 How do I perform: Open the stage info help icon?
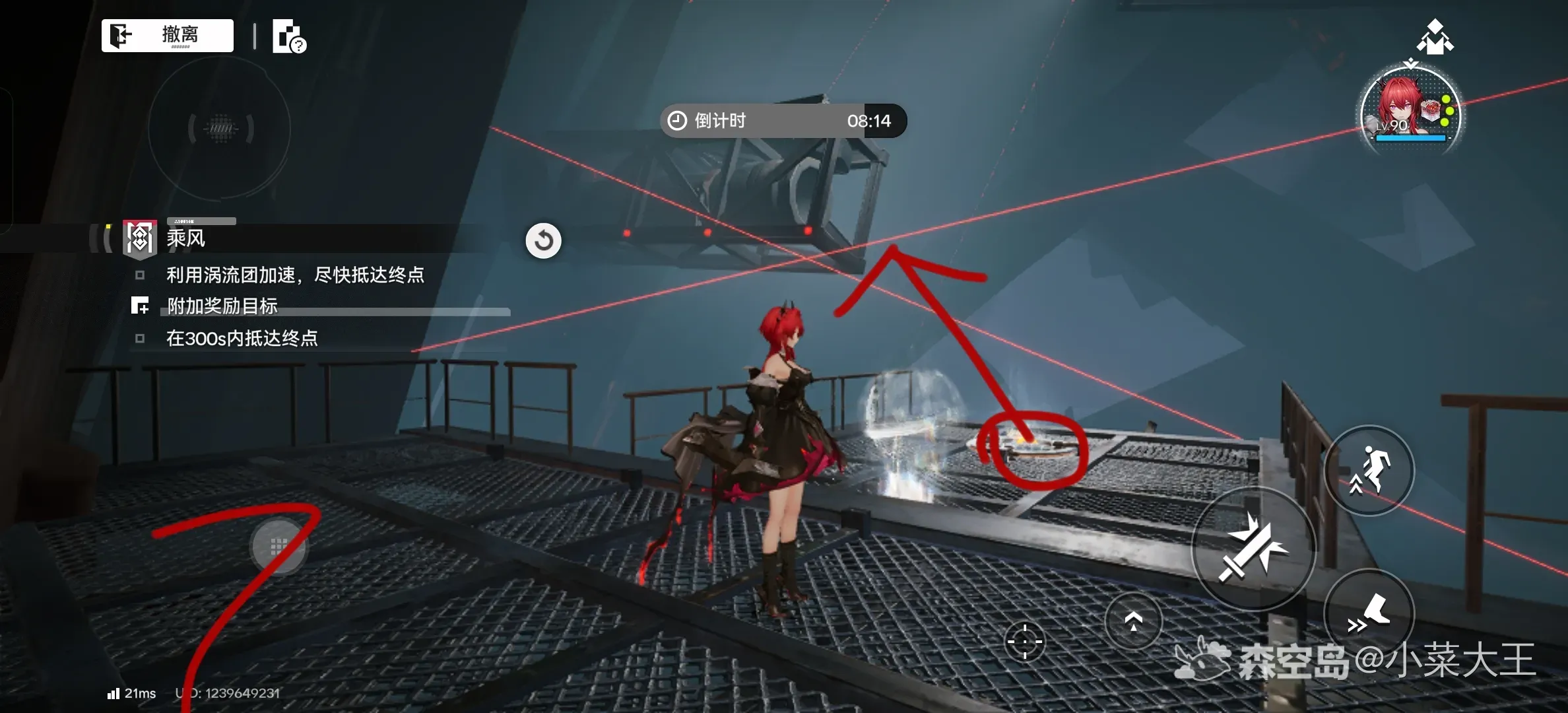click(x=289, y=36)
